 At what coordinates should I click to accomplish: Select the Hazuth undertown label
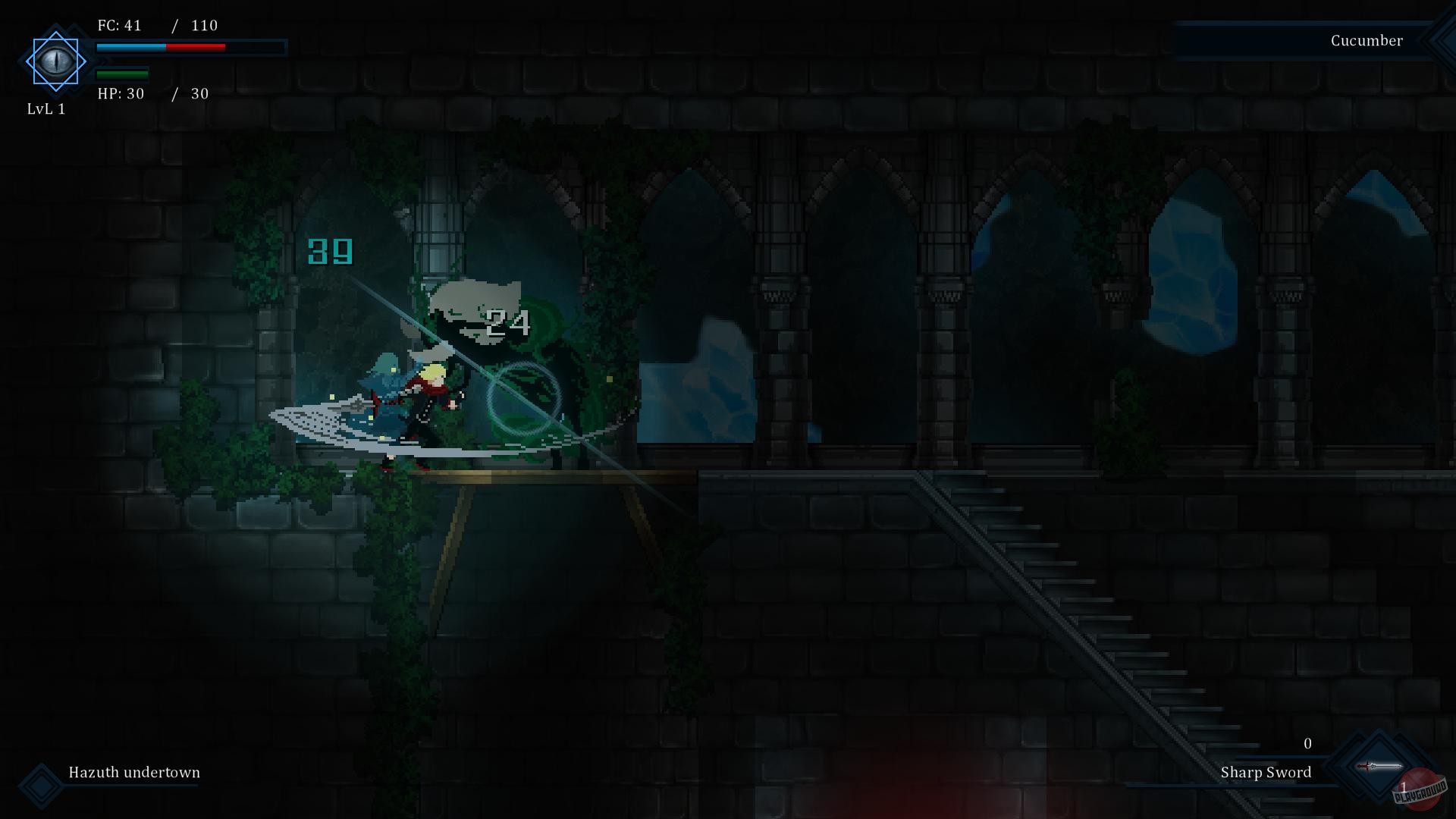click(133, 773)
